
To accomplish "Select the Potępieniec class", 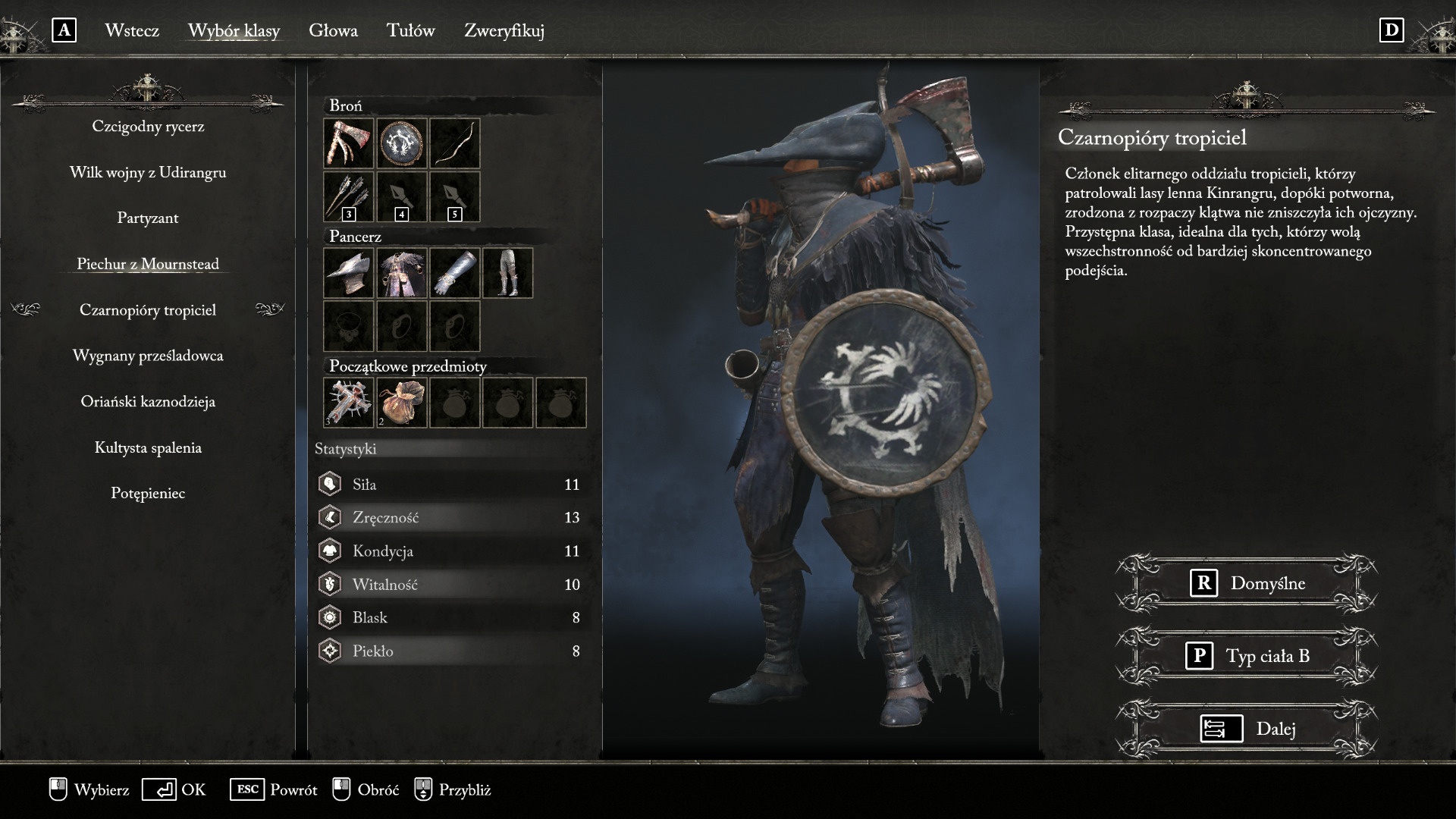I will tap(148, 494).
